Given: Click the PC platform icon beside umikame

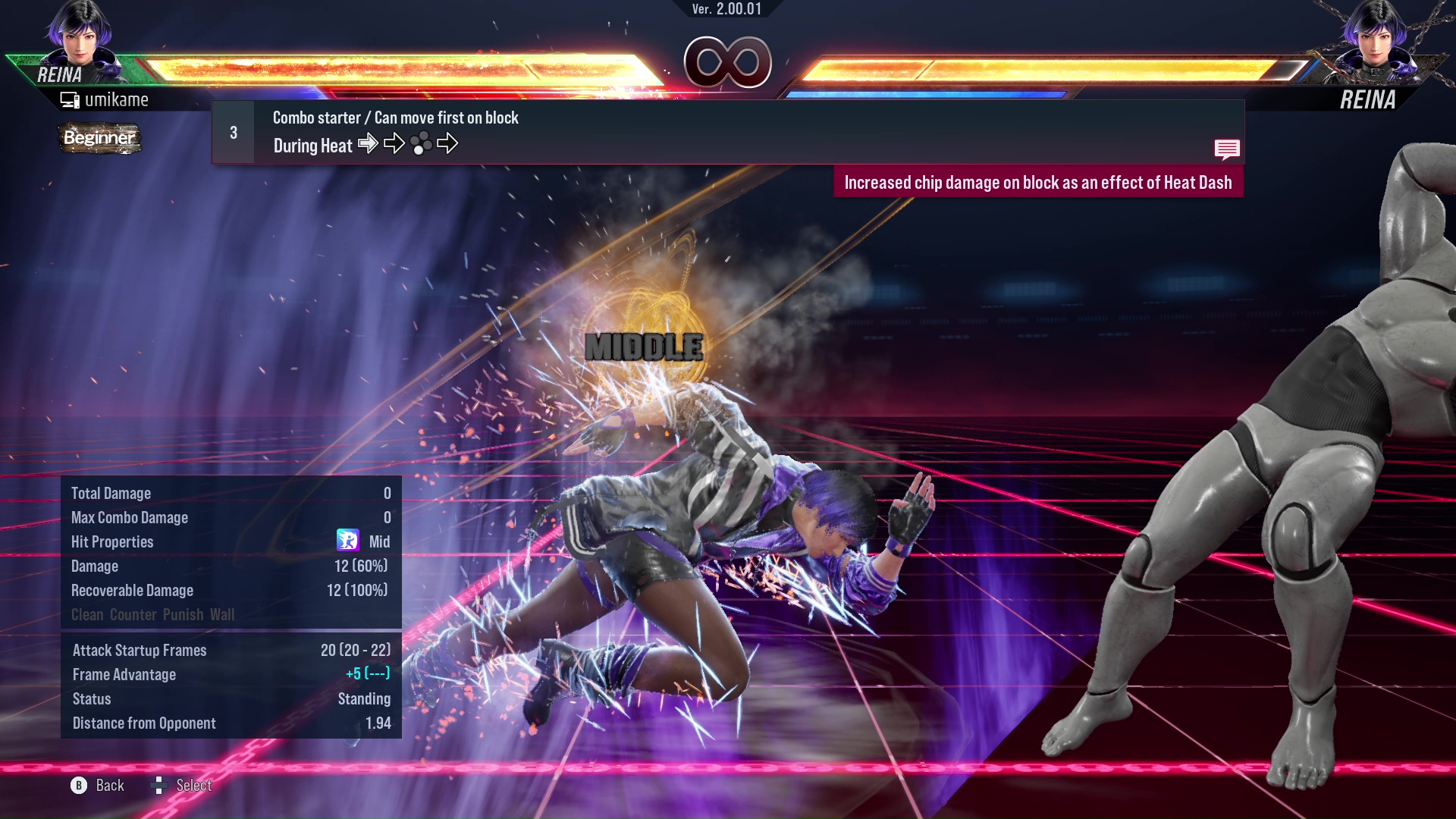Looking at the screenshot, I should click(x=71, y=99).
